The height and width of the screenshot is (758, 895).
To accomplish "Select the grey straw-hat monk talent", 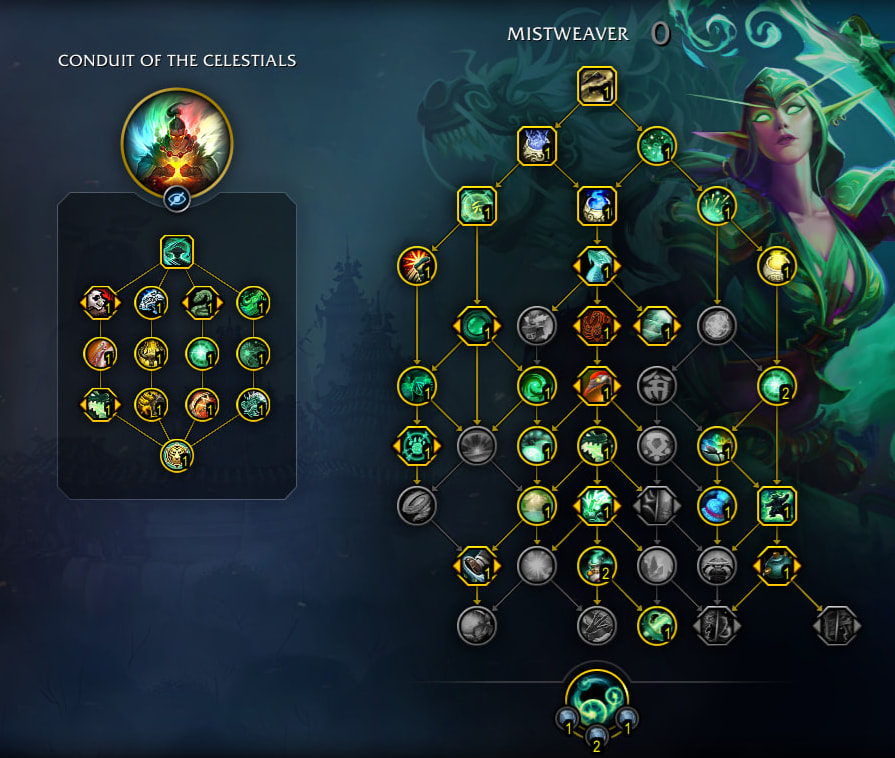I will point(717,566).
